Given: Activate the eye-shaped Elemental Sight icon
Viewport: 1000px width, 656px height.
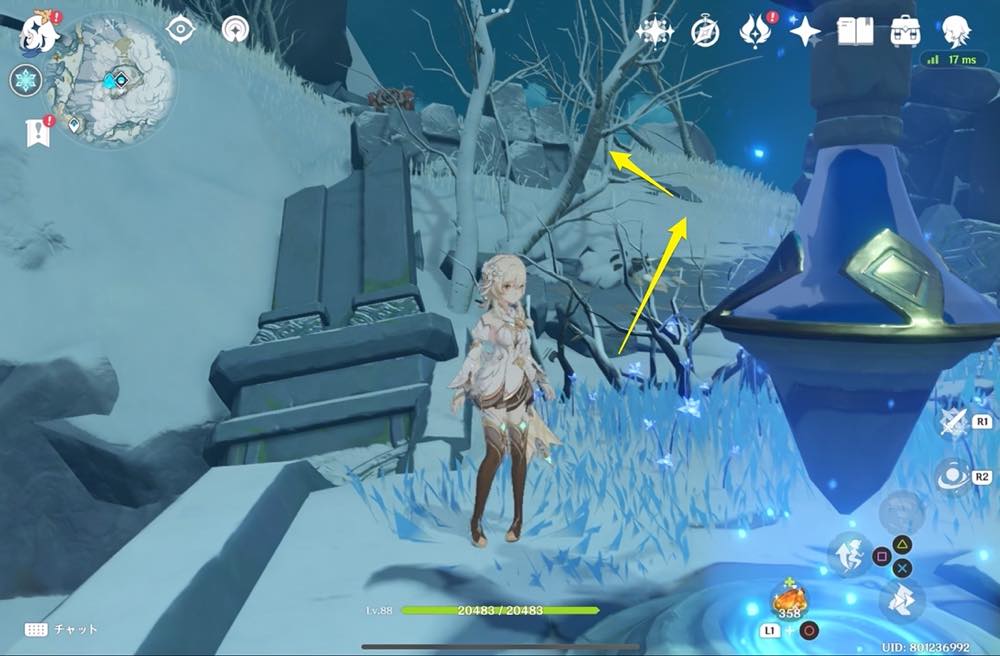Looking at the screenshot, I should (x=180, y=30).
